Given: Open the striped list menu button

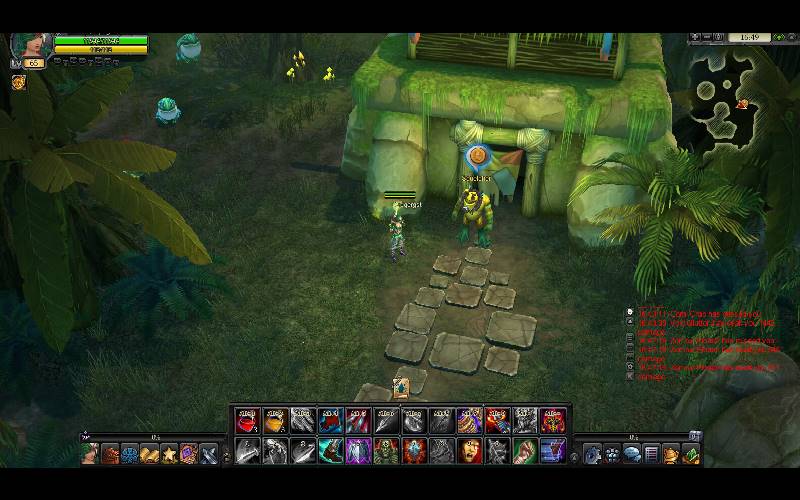Looking at the screenshot, I should tap(651, 455).
